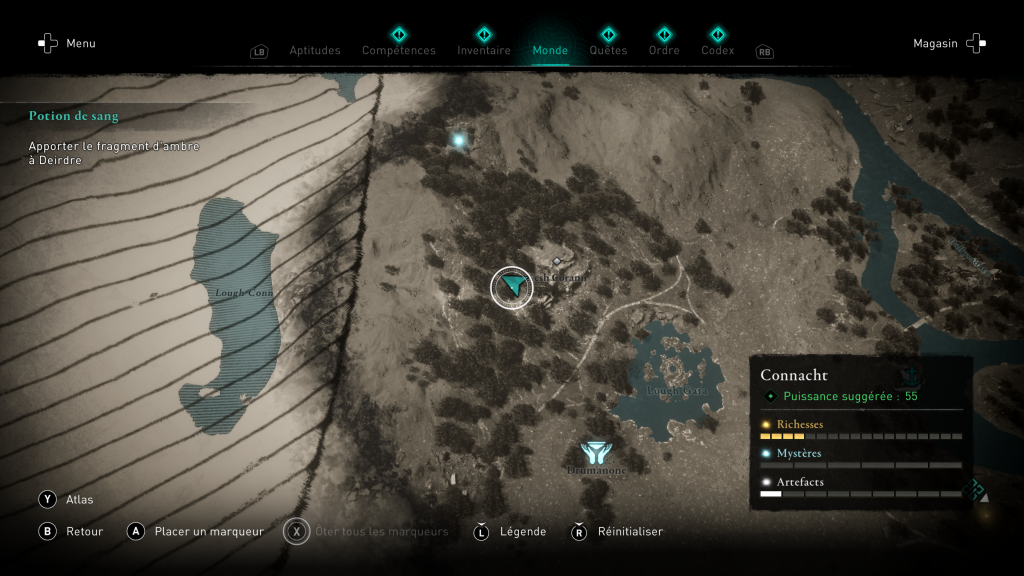Open the Atlas view
Screen dimensions: 1024x576
point(68,499)
